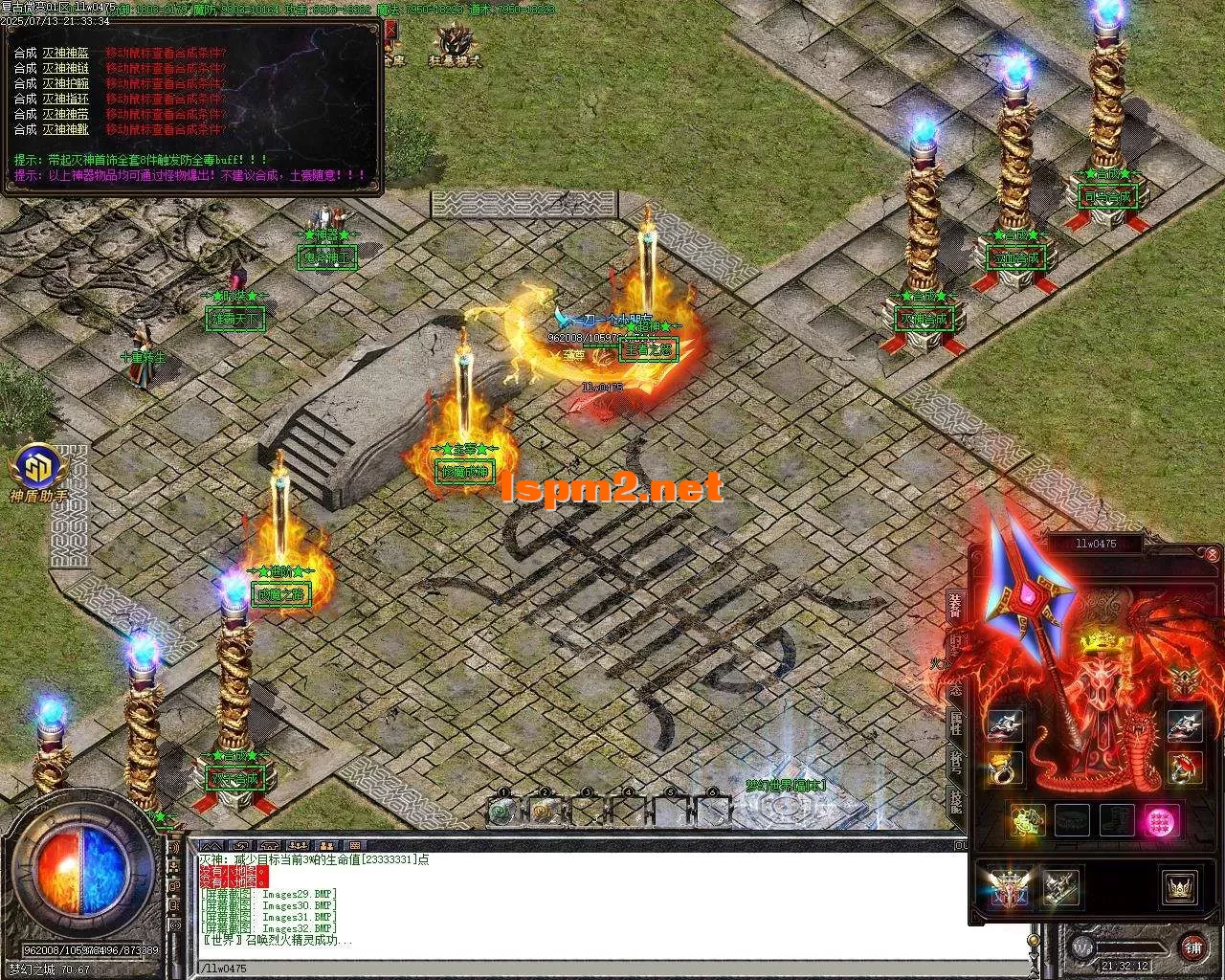Pick the 灭神神靴 synthesis link
The image size is (1225, 980).
(x=65, y=129)
